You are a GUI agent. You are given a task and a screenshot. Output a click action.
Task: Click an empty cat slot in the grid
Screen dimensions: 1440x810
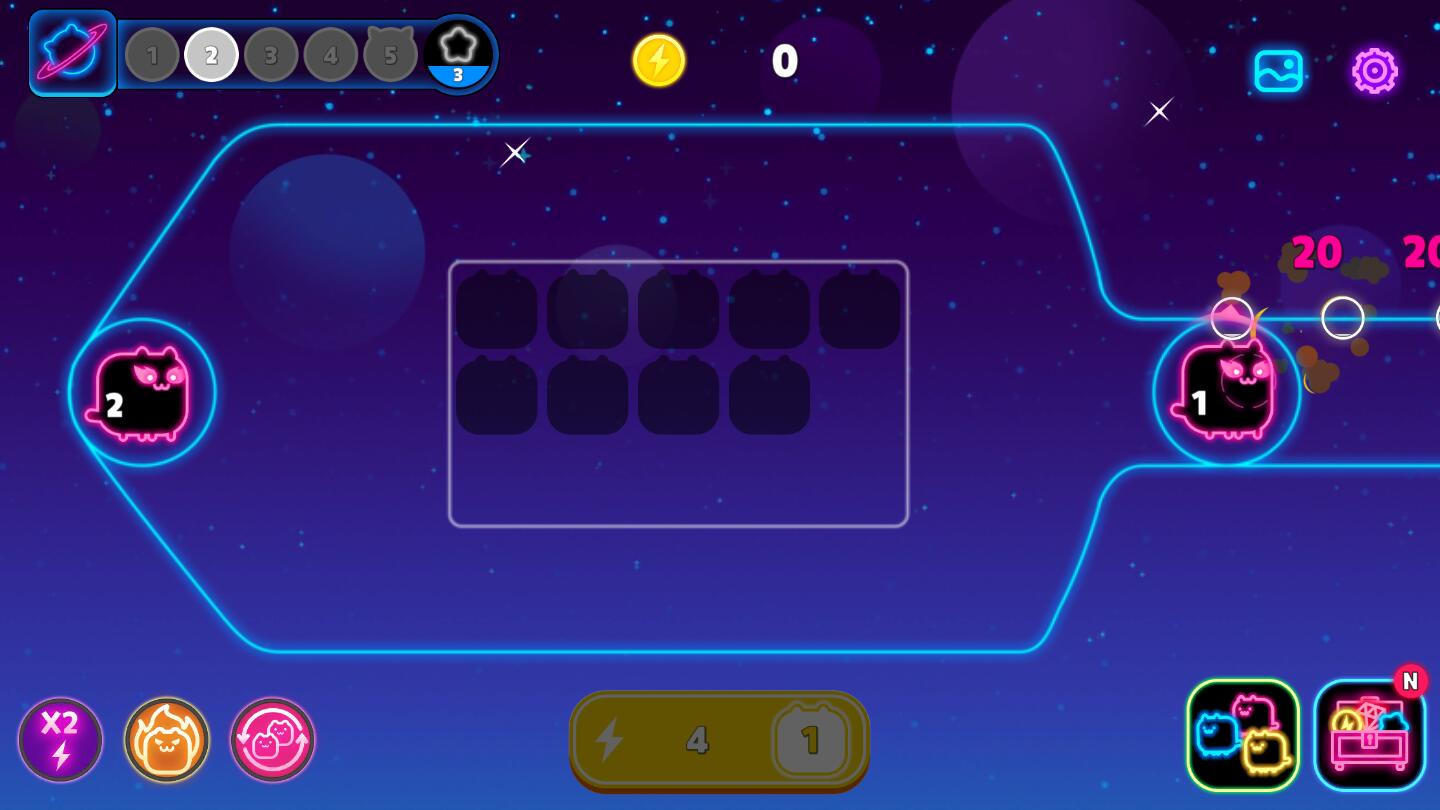[x=497, y=310]
